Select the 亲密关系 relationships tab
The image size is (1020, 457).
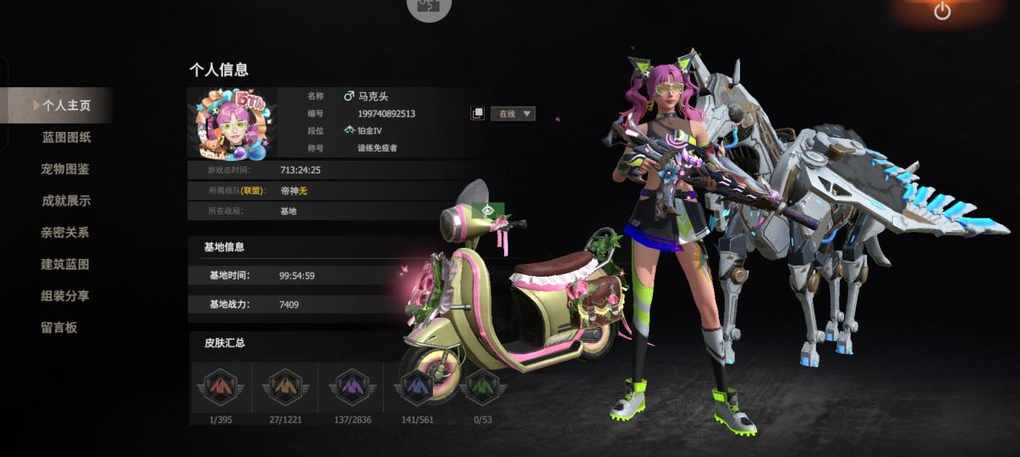[x=66, y=232]
